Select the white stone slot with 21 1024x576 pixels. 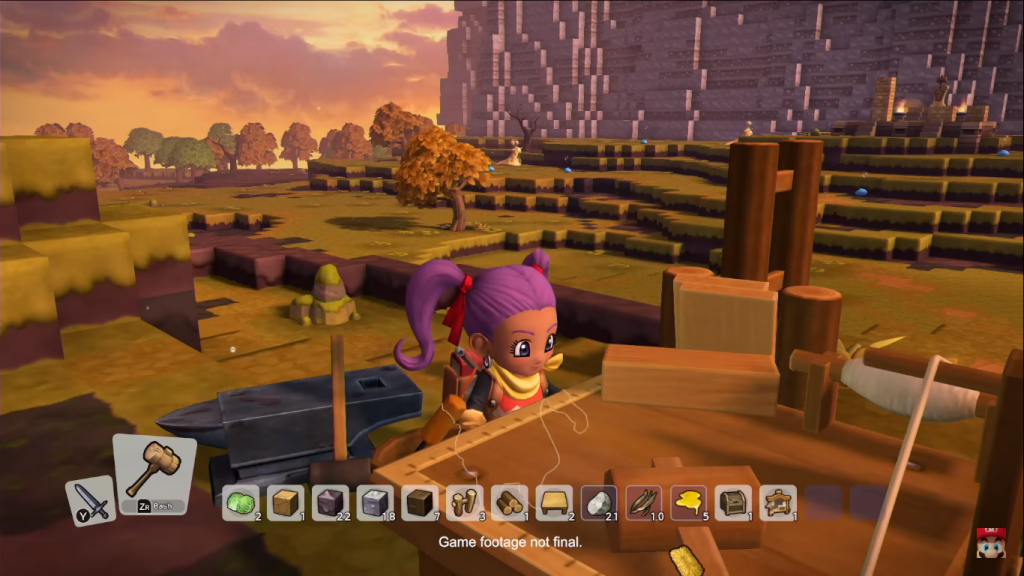tap(599, 503)
